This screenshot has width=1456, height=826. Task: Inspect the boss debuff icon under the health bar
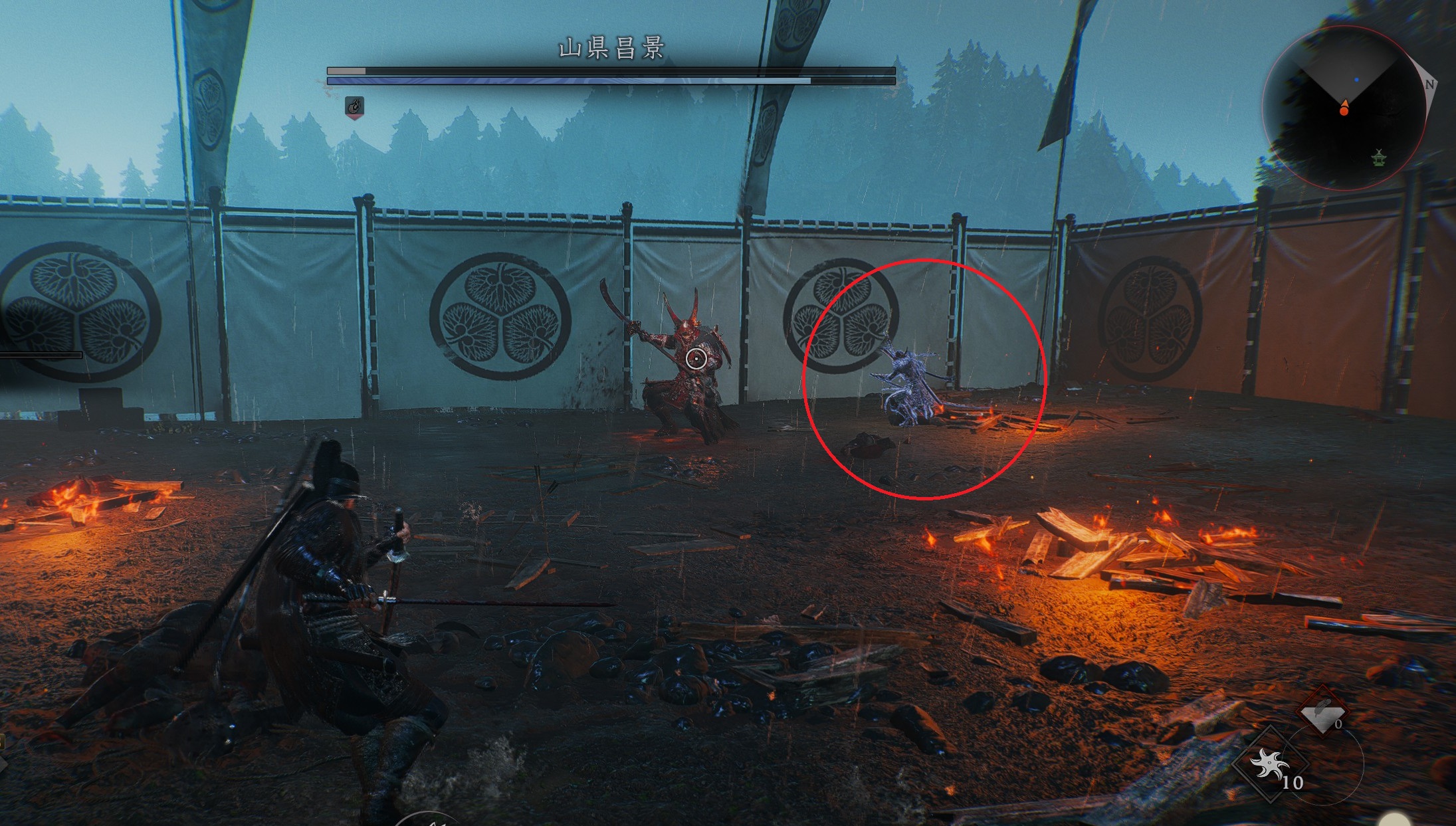tap(355, 106)
